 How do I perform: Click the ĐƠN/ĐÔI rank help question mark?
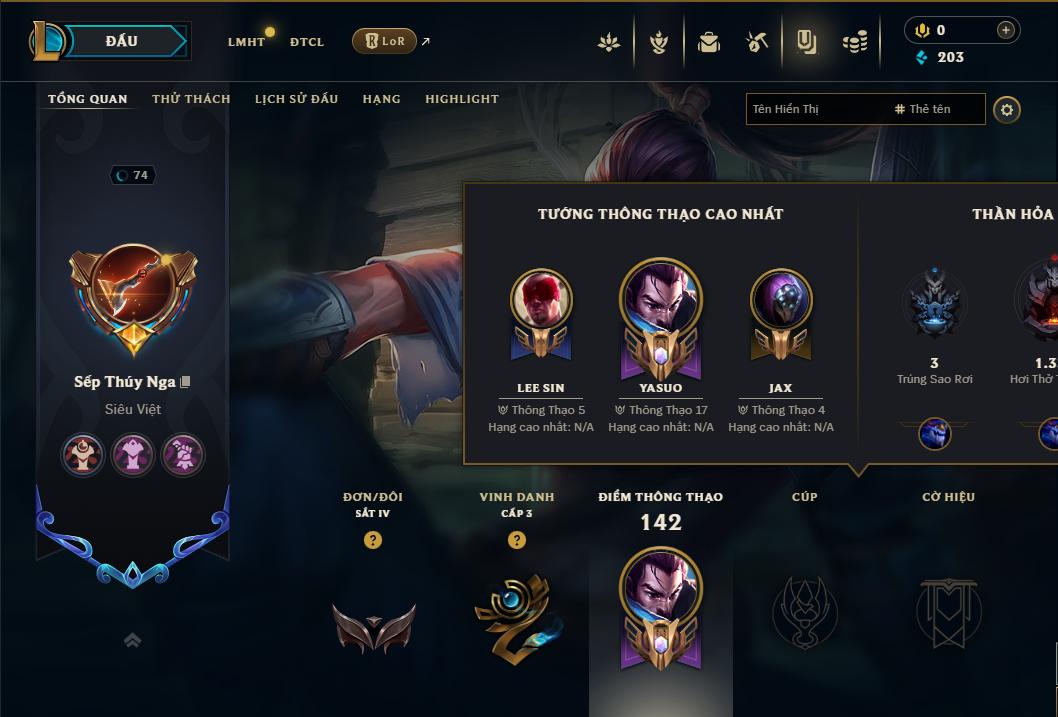coord(373,540)
